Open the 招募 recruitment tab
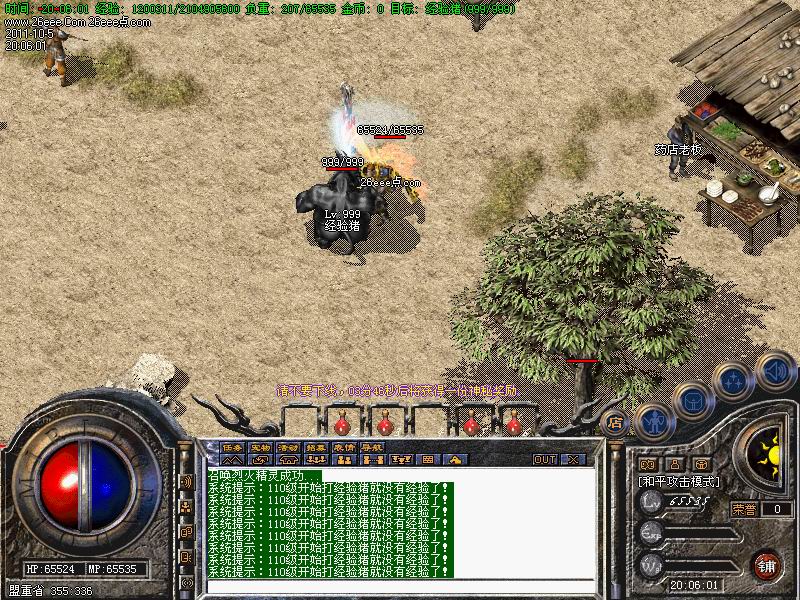Image resolution: width=800 pixels, height=600 pixels. pyautogui.click(x=317, y=447)
